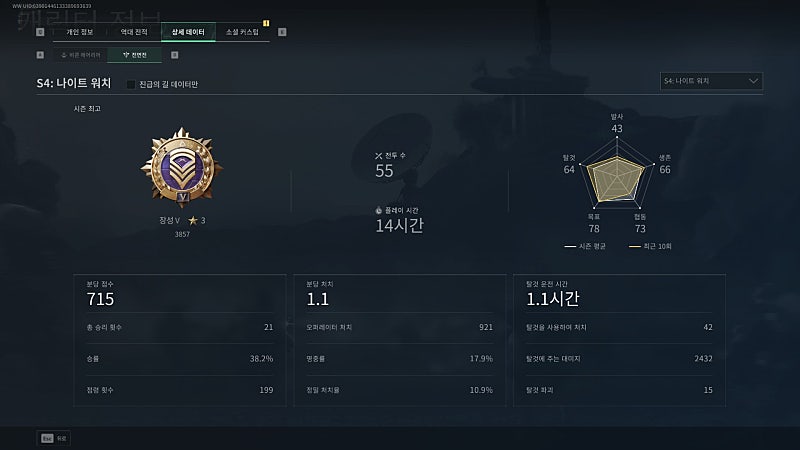800x450 pixels.
Task: Select the 전면전 sub-tab
Action: (x=135, y=55)
